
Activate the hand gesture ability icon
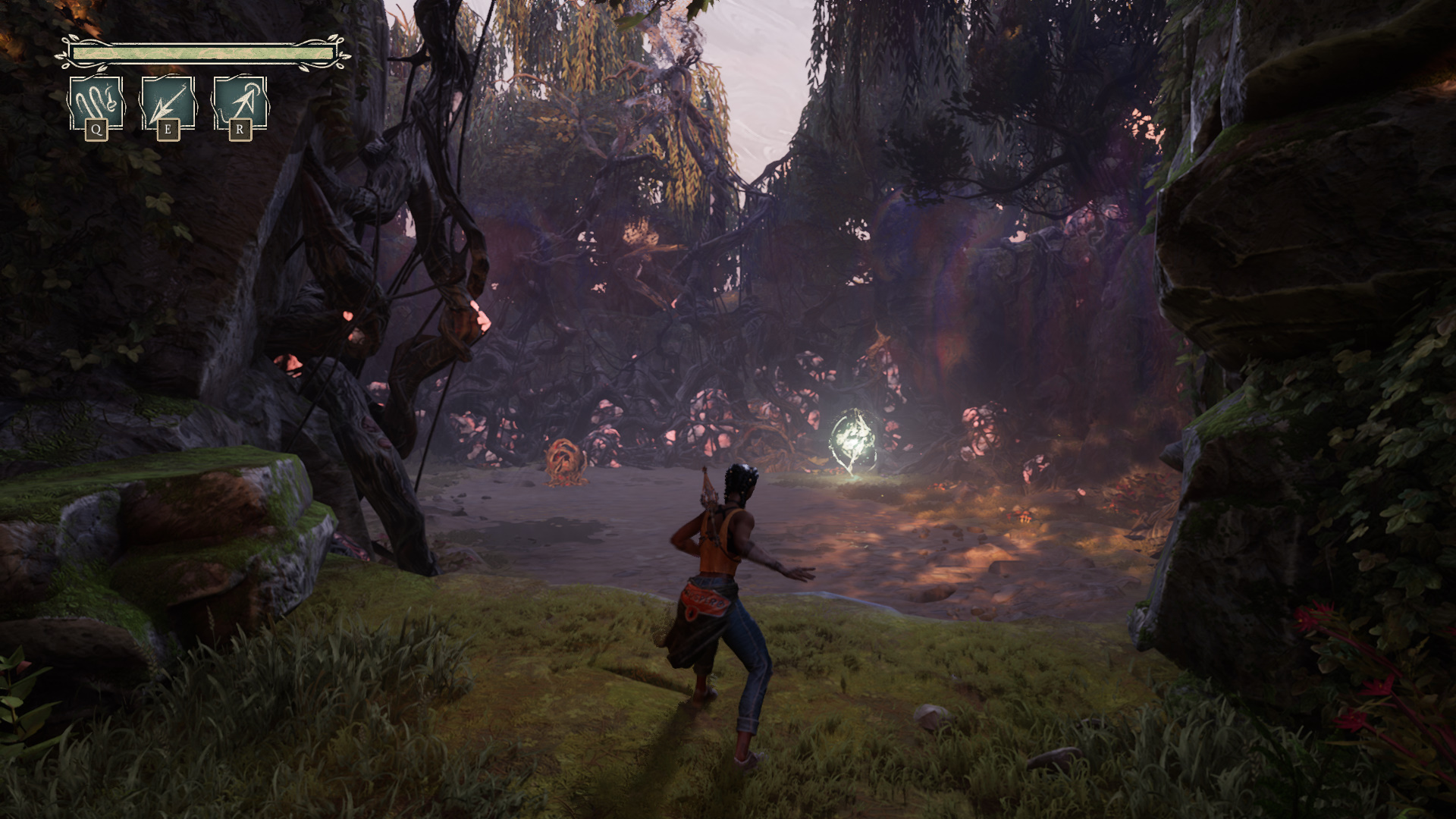96,104
